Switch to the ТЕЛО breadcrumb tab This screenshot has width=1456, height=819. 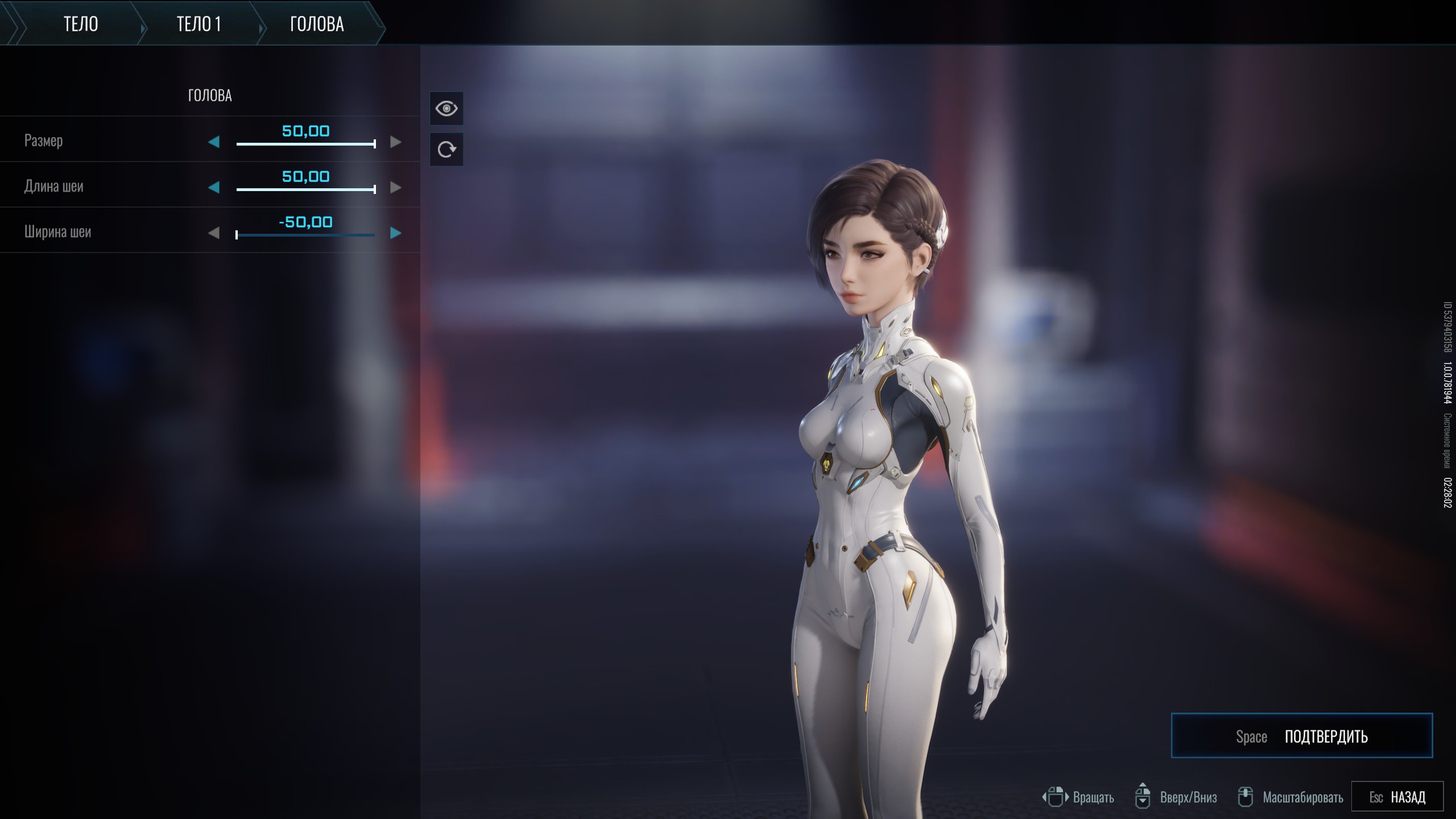pos(81,24)
